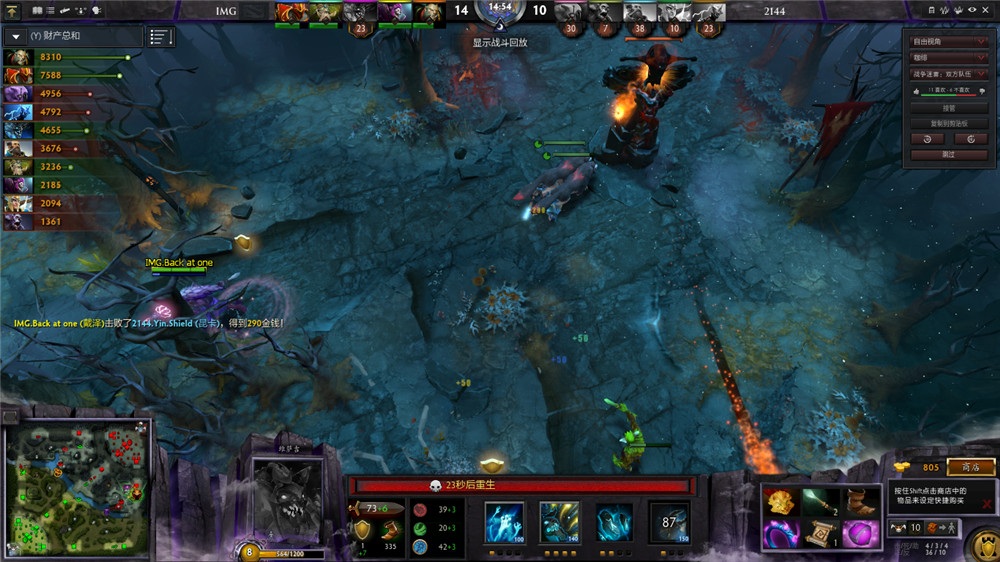Open the 战争迷雾 fog of war dropdown
This screenshot has height=562, width=1000.
click(950, 74)
